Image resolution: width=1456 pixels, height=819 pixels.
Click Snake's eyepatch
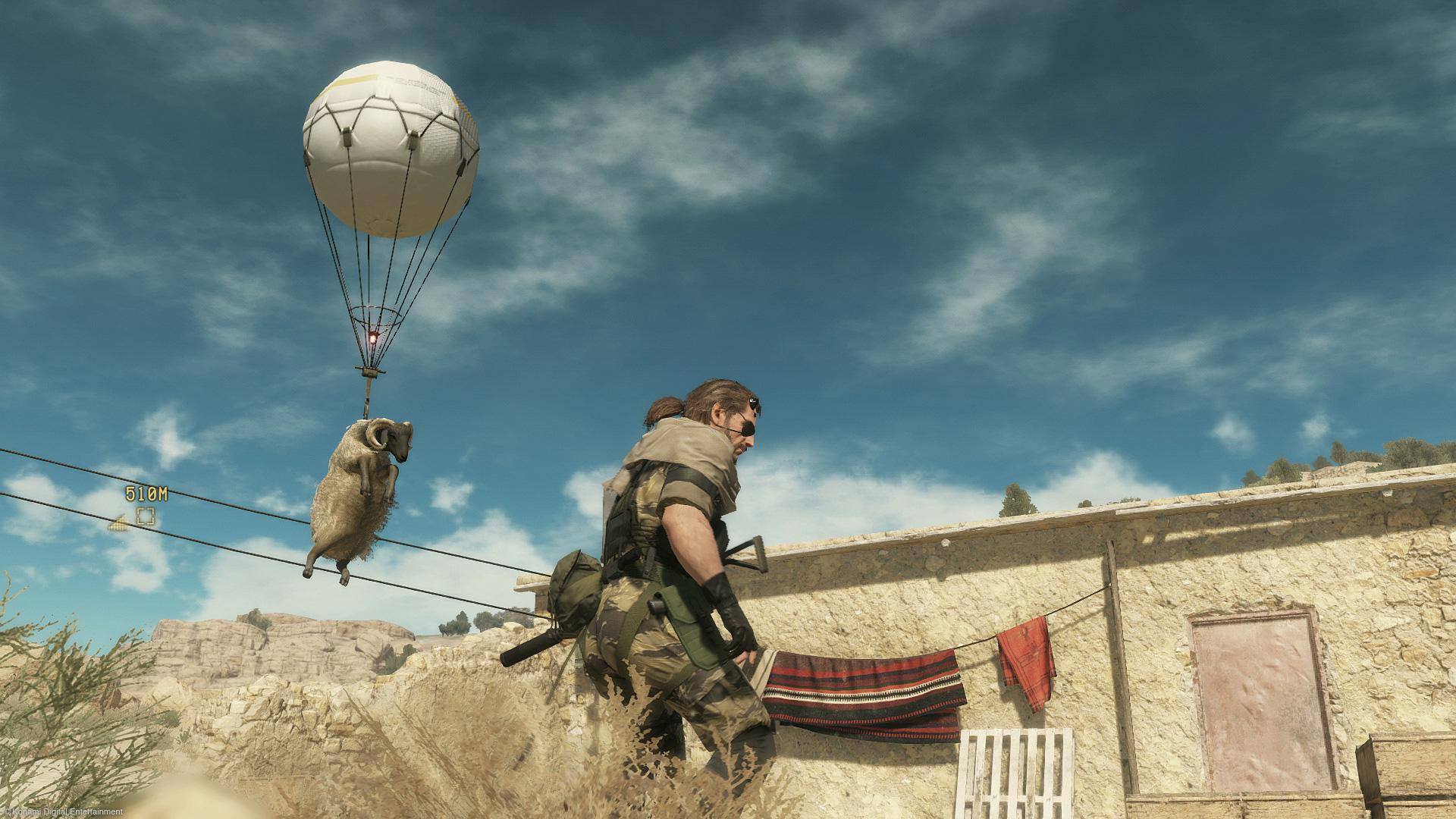pyautogui.click(x=748, y=430)
